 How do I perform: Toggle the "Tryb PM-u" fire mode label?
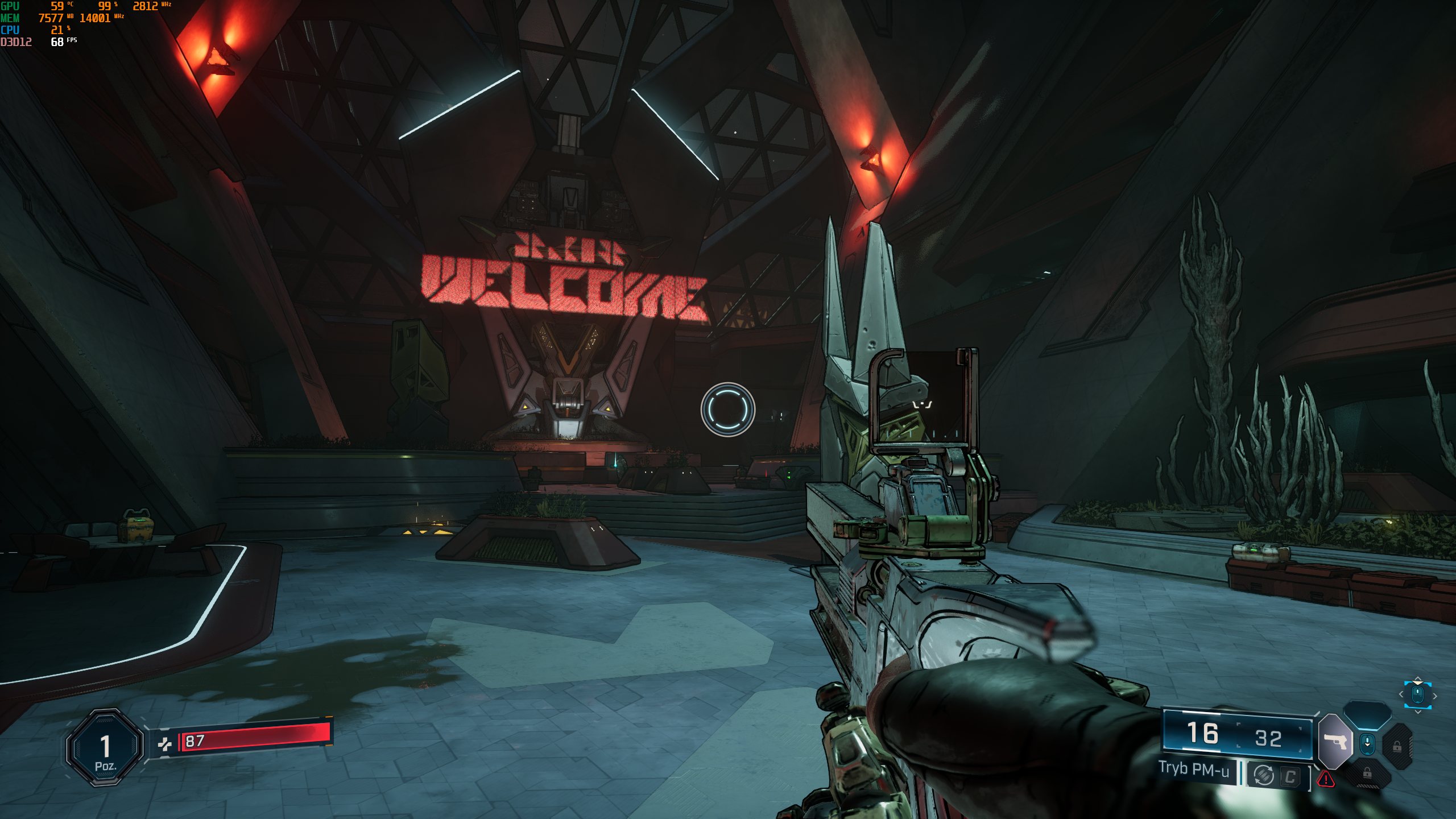1193,769
